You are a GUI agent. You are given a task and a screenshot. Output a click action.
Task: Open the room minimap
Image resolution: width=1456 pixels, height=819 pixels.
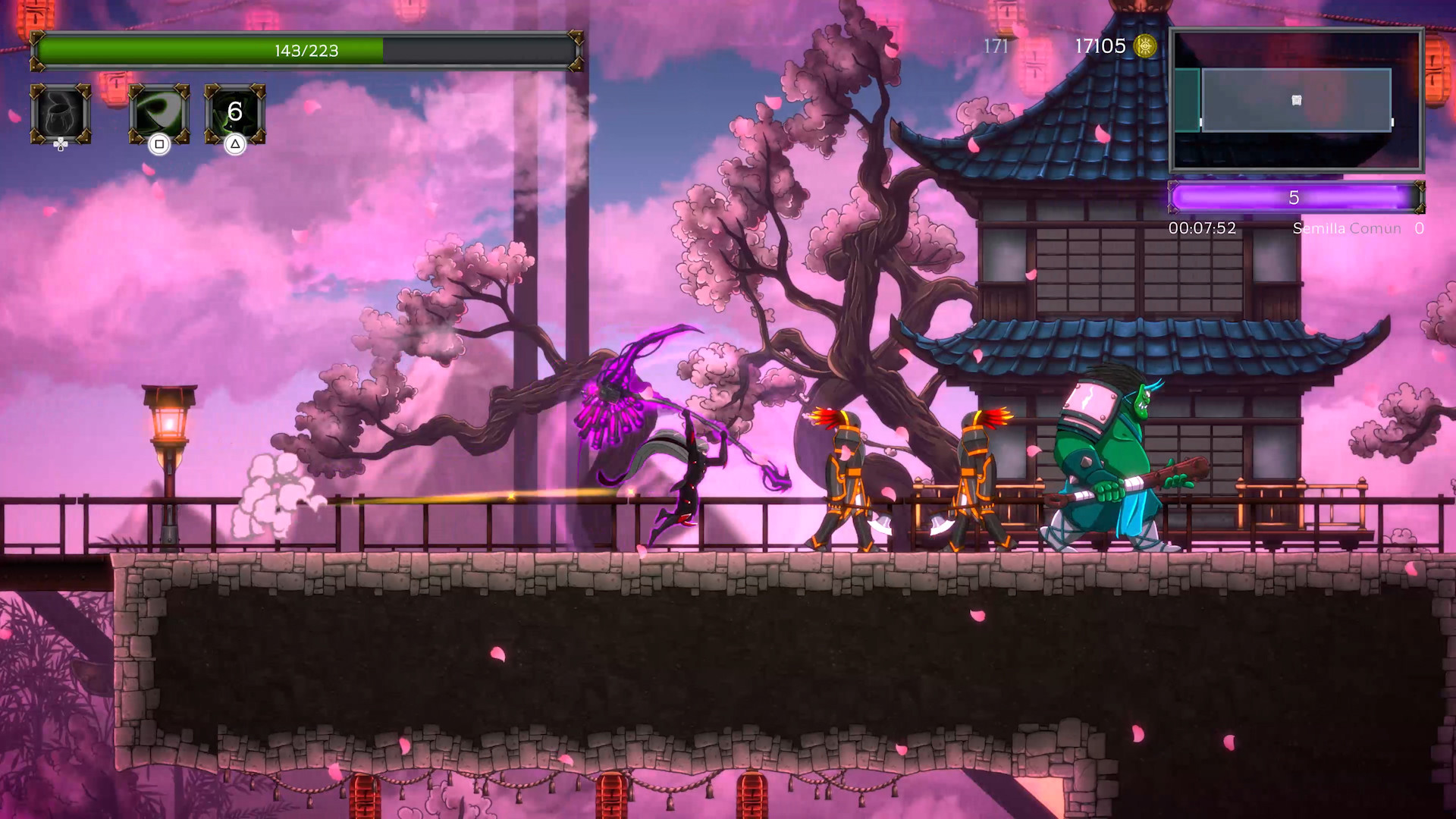point(1296,100)
